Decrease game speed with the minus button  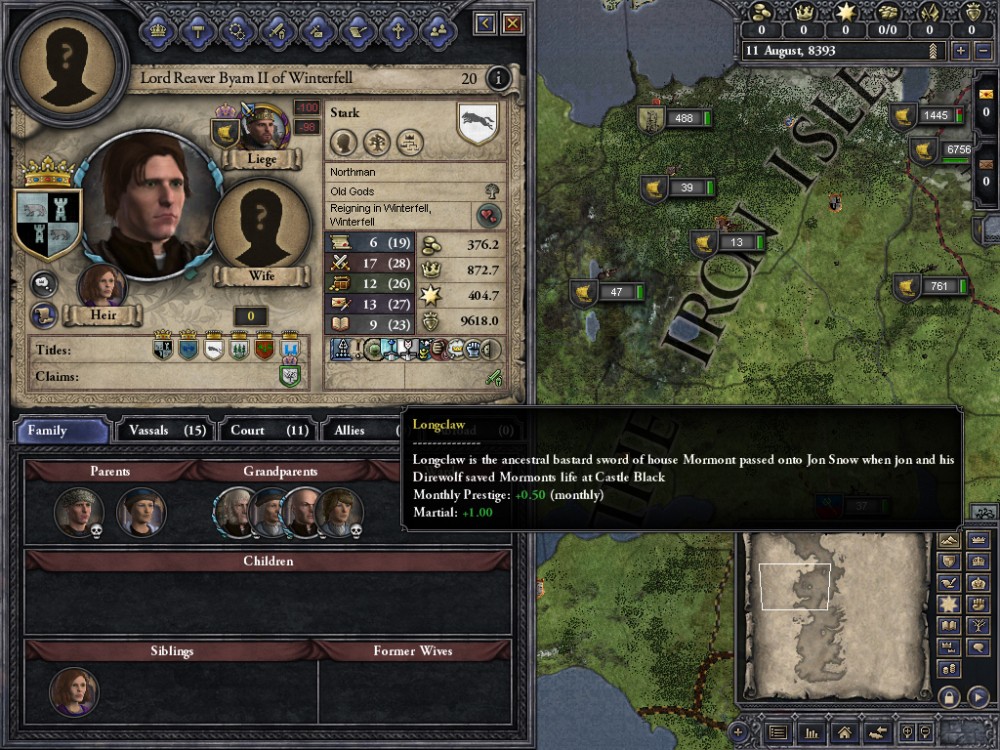(x=983, y=50)
